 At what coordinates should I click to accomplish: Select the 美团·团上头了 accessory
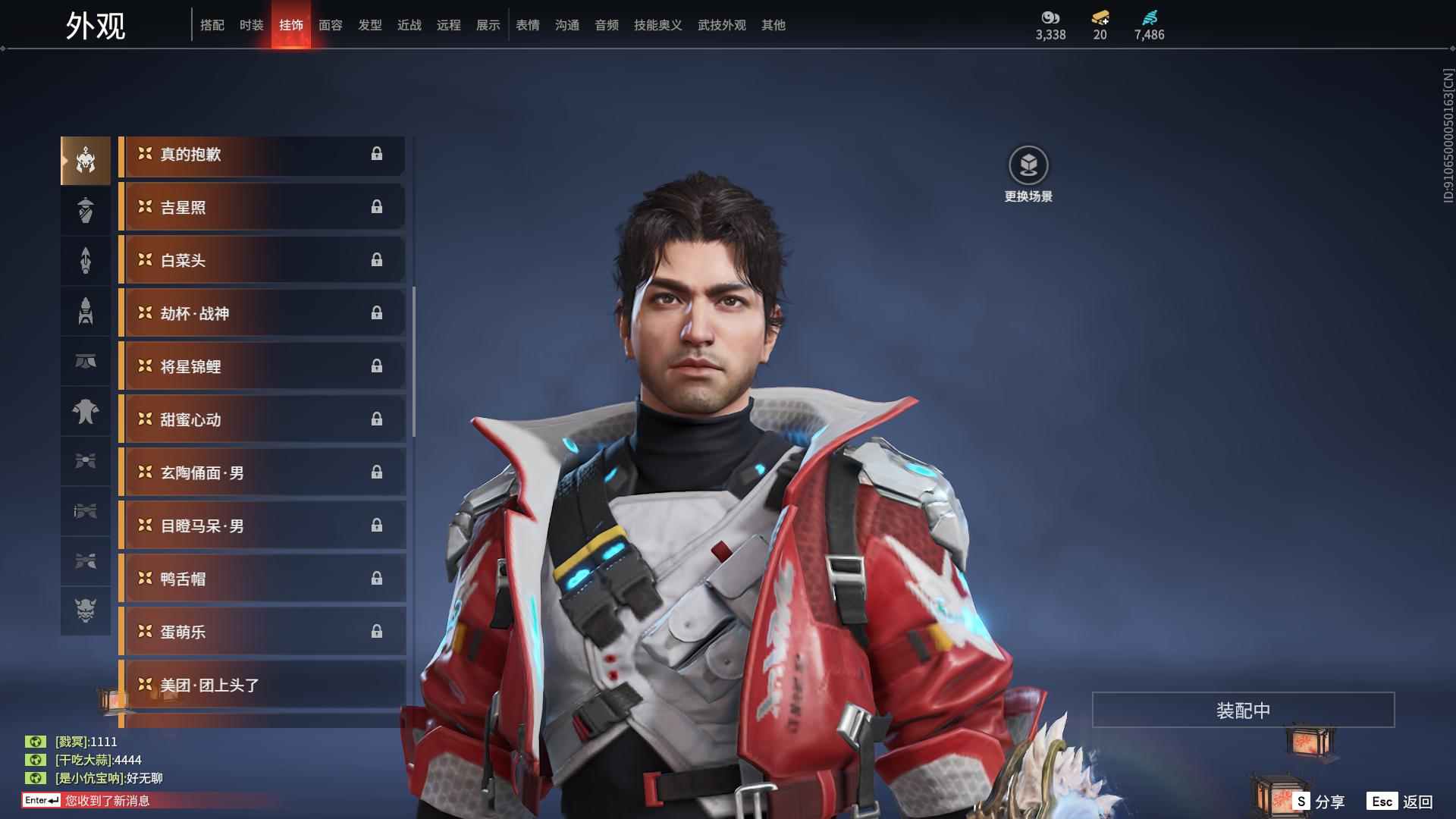click(262, 686)
